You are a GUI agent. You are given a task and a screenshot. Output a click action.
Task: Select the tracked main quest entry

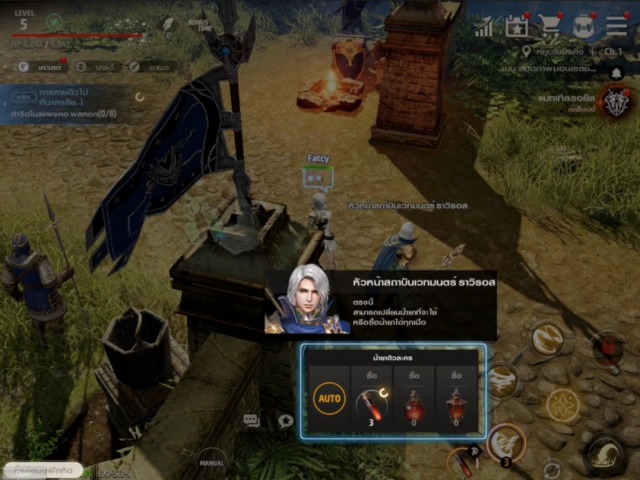70,105
